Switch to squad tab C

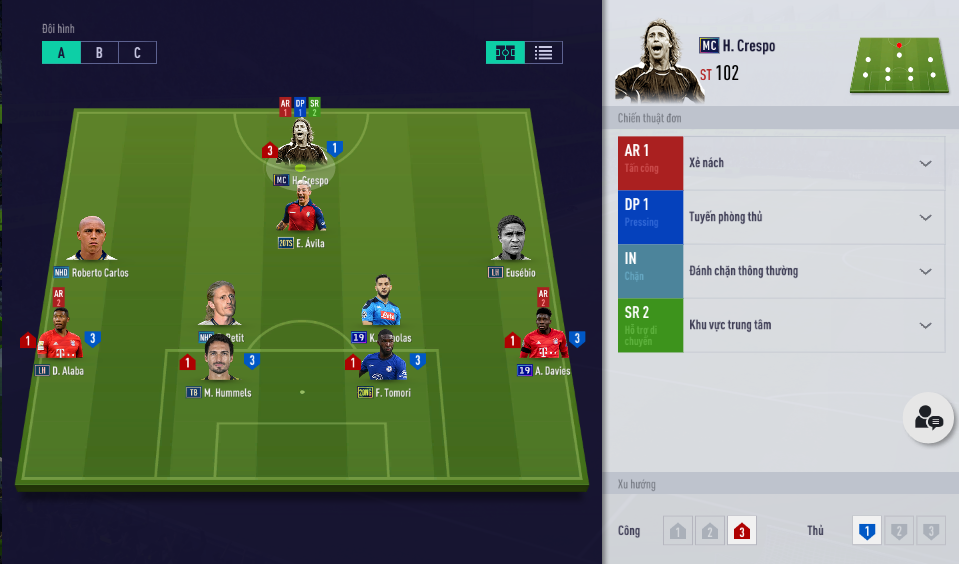click(x=137, y=53)
